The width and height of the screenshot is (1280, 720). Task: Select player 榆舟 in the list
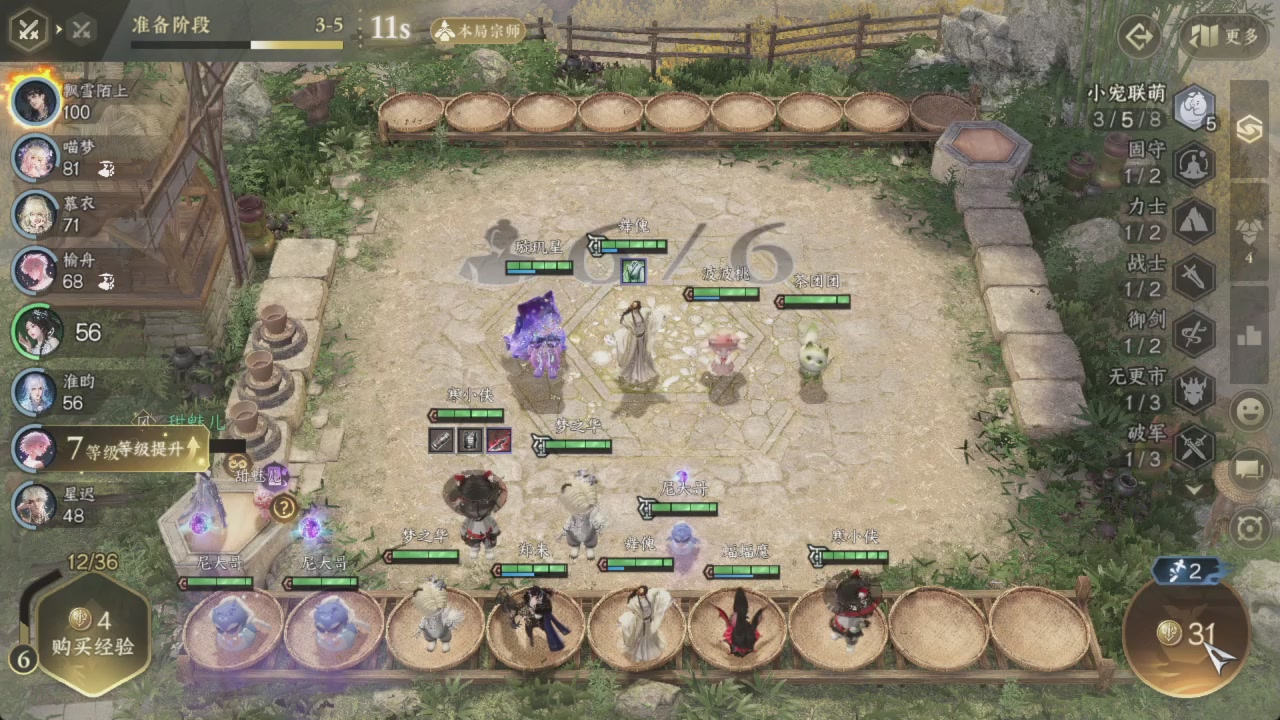click(x=38, y=270)
